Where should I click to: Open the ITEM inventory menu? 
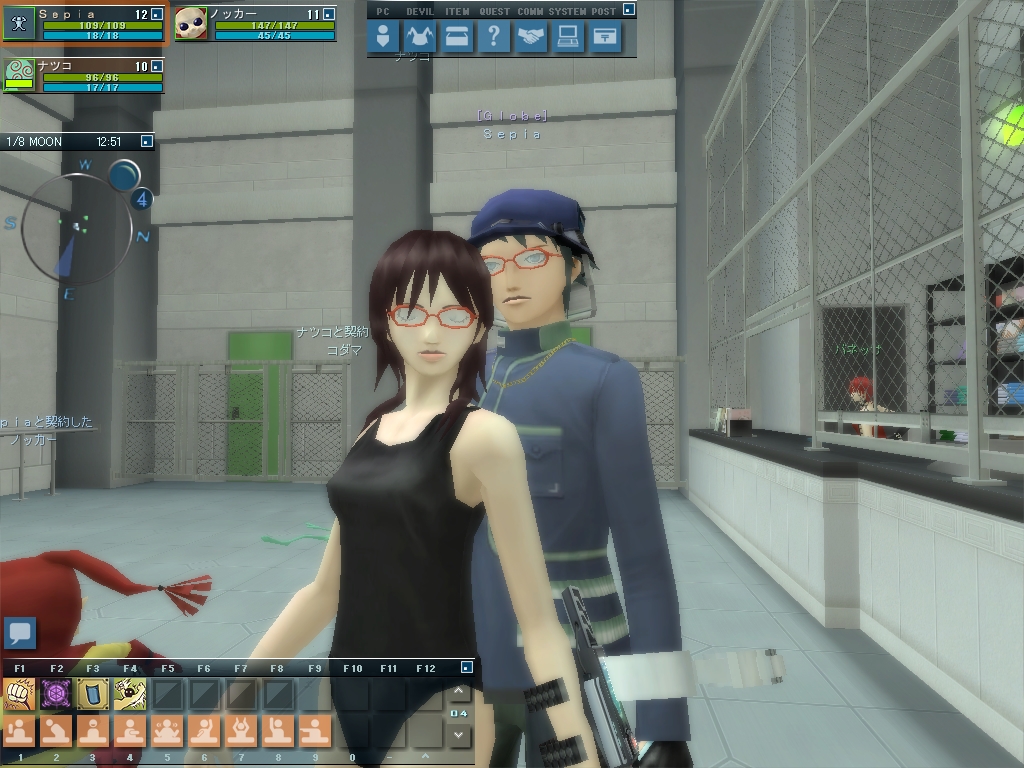point(457,37)
